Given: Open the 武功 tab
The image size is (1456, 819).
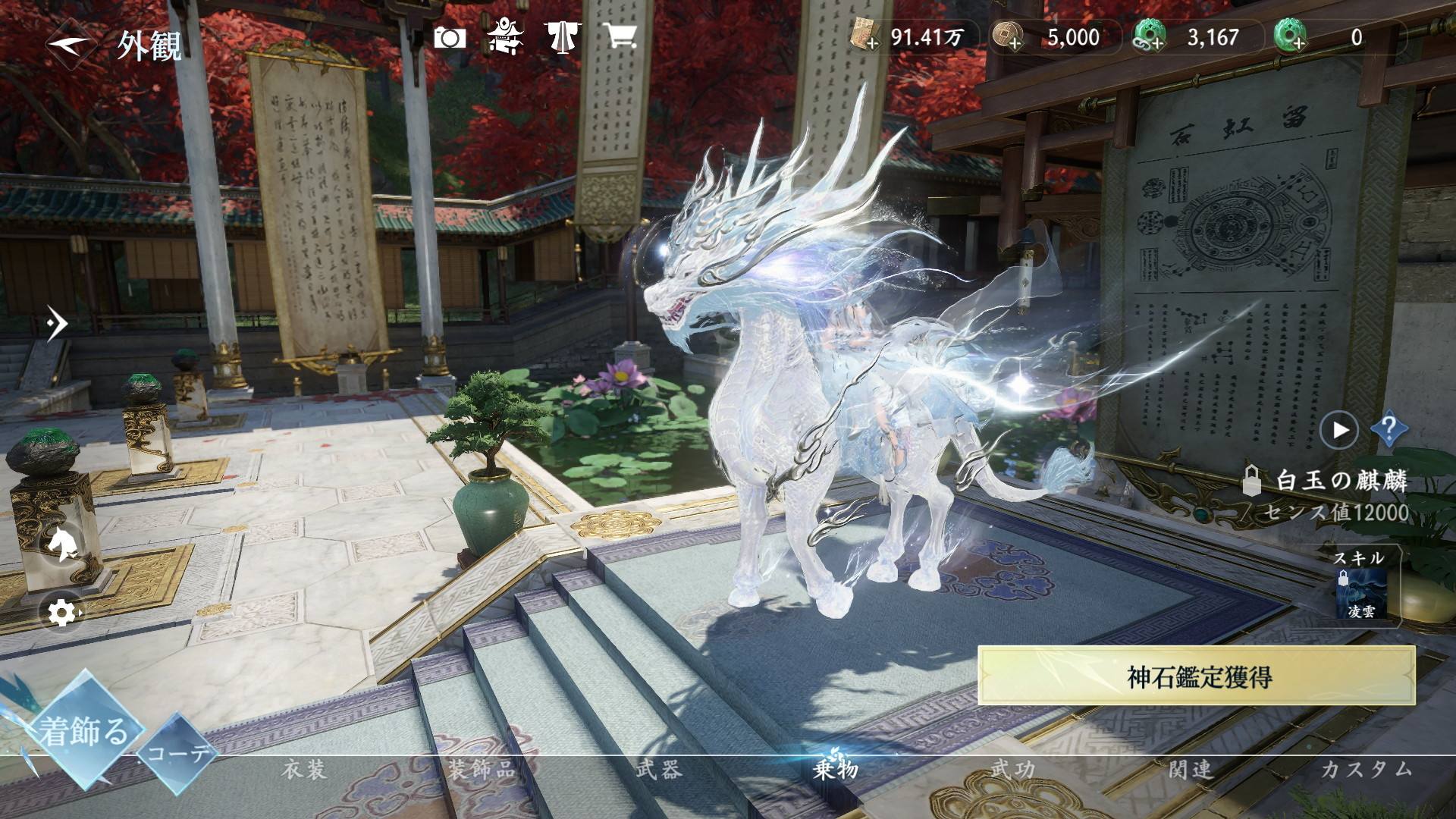Looking at the screenshot, I should pyautogui.click(x=1012, y=770).
